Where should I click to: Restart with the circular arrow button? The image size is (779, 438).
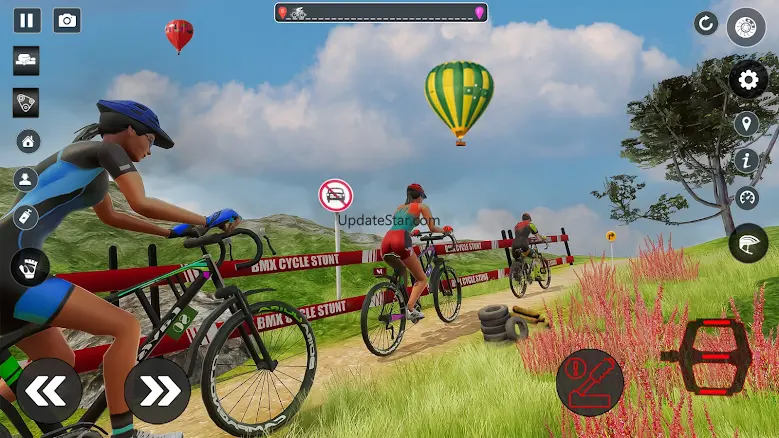coord(706,23)
